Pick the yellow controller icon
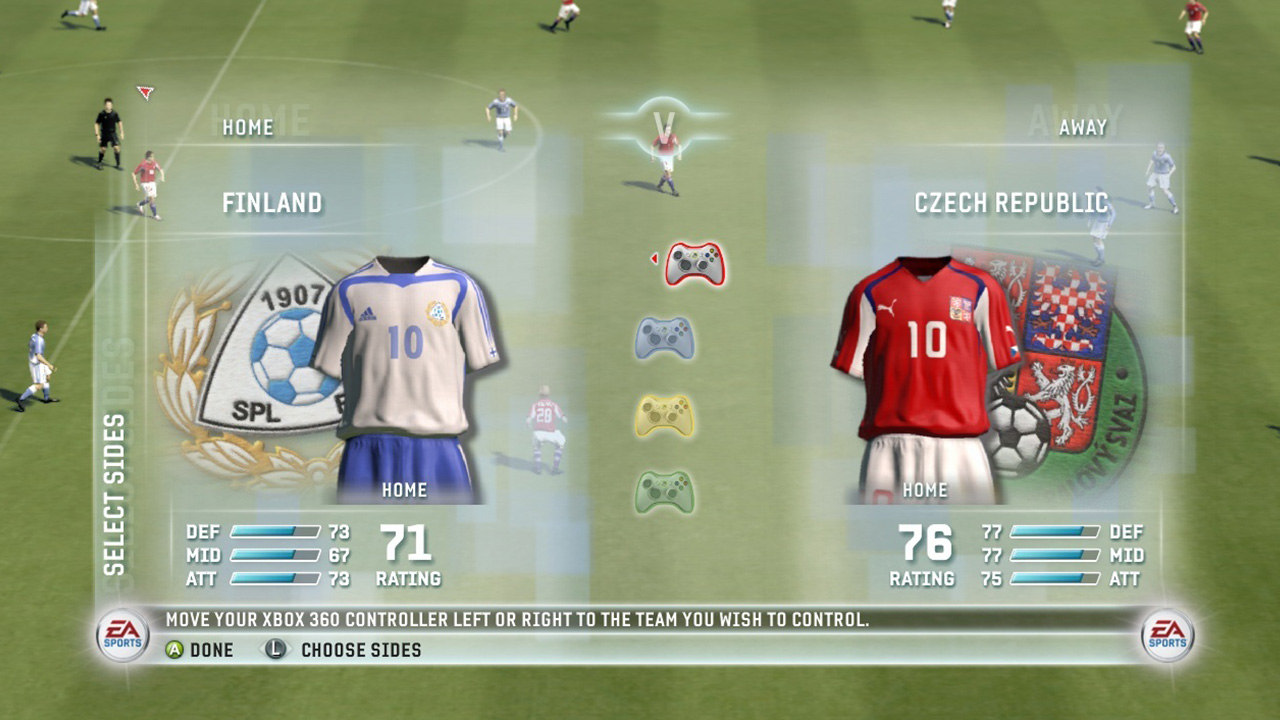 665,415
